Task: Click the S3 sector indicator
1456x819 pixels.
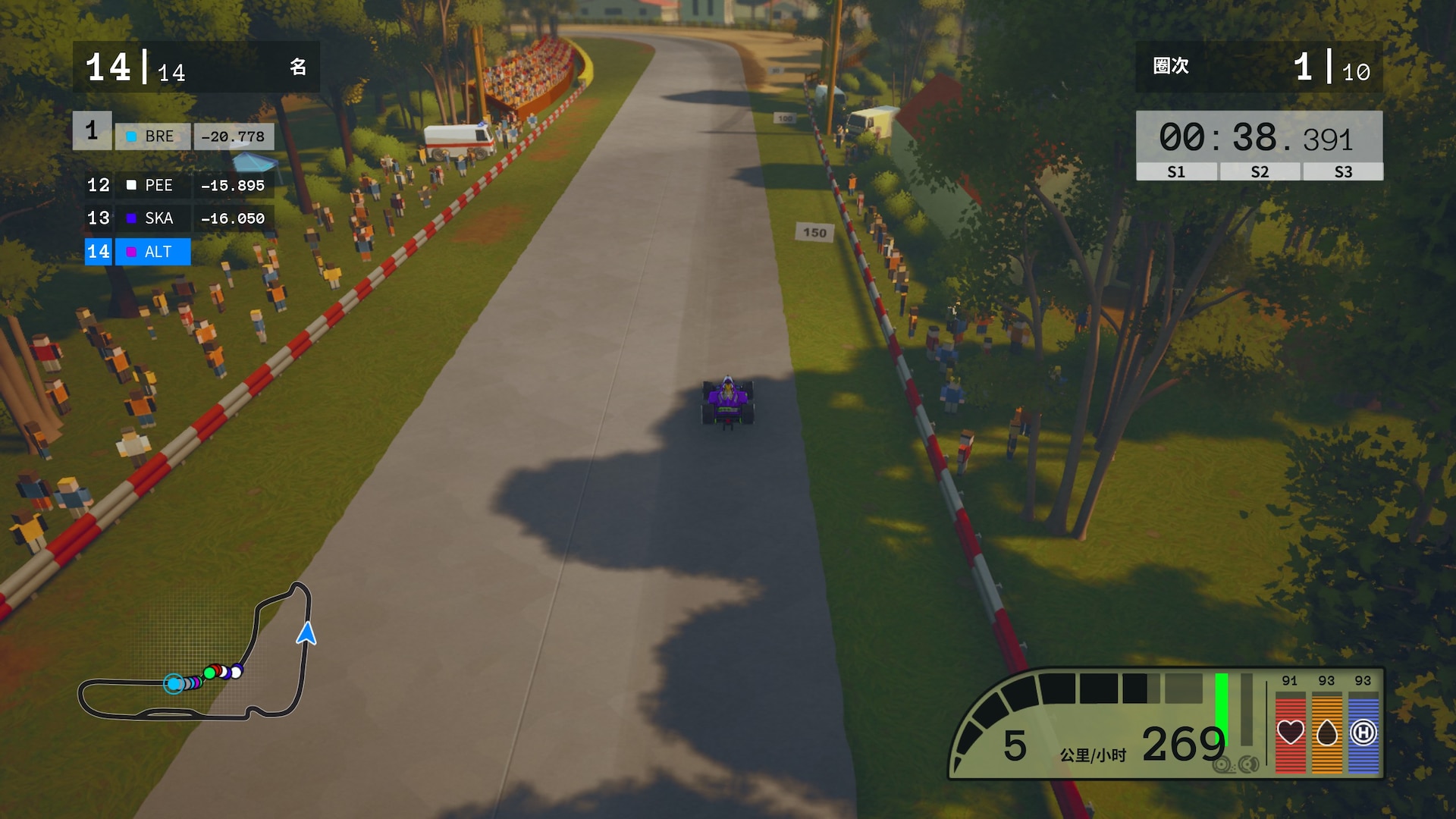Action: 1343,172
